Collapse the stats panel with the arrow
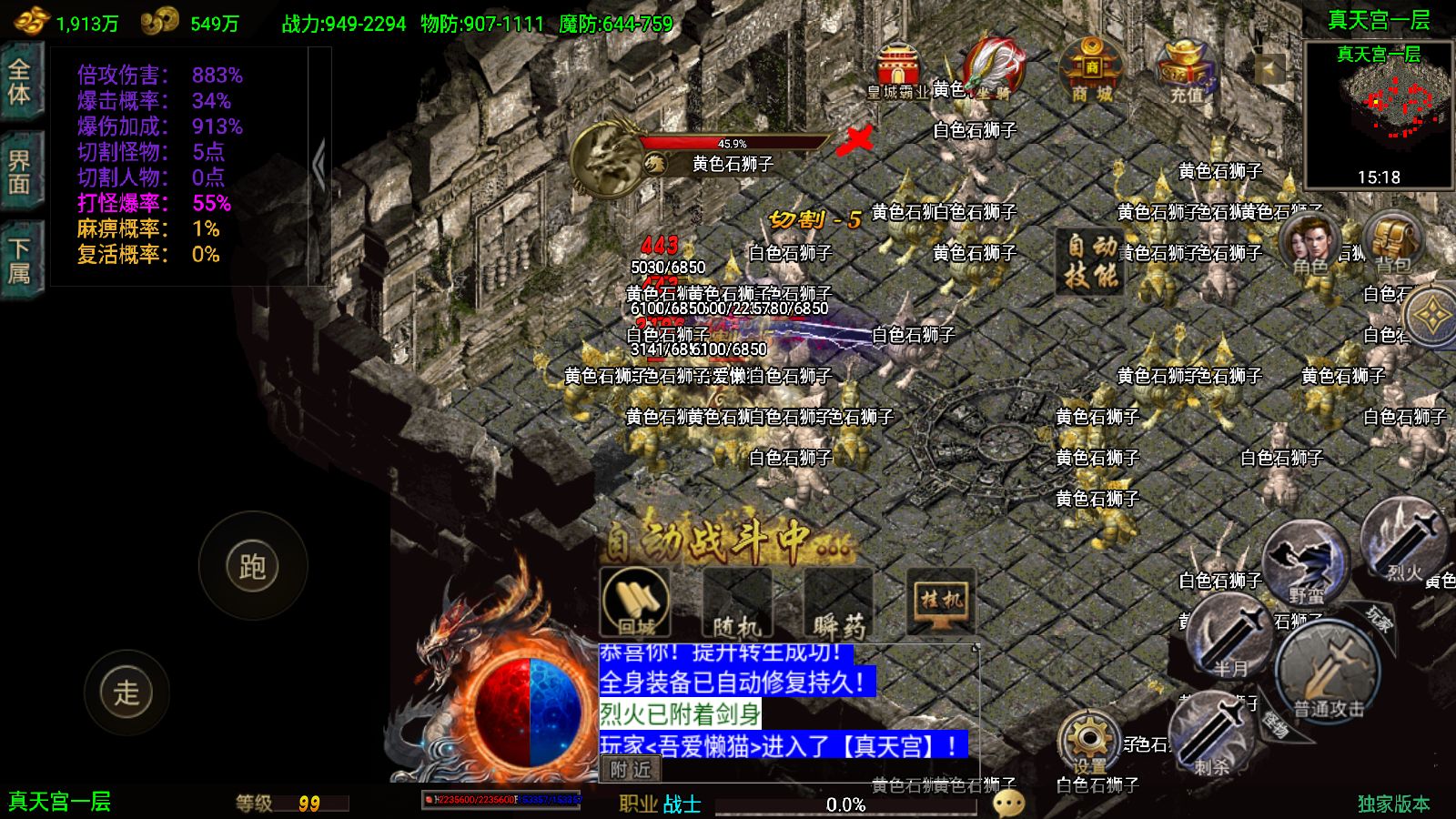This screenshot has width=1456, height=819. pos(318,166)
